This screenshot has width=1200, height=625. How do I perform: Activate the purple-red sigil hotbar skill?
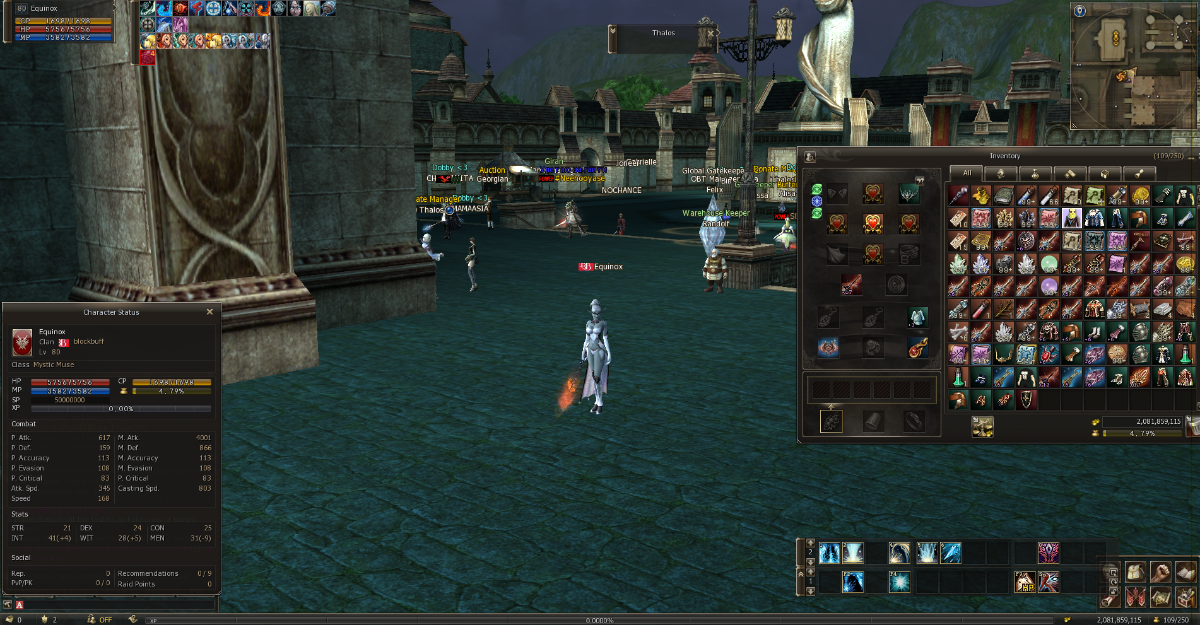(1049, 551)
